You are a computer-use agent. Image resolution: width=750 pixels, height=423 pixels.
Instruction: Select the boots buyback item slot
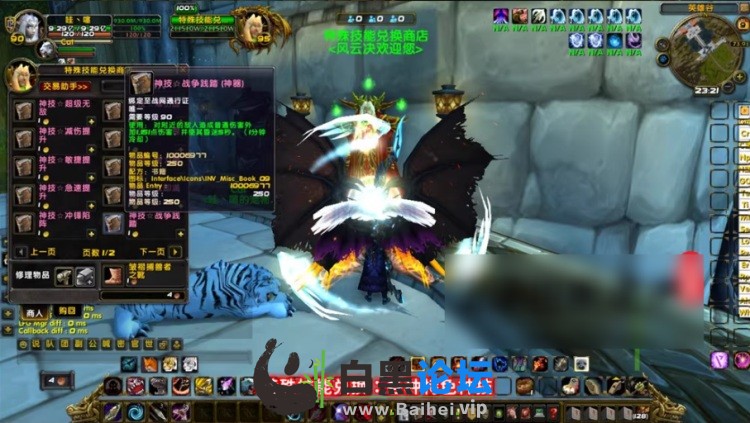coord(113,274)
